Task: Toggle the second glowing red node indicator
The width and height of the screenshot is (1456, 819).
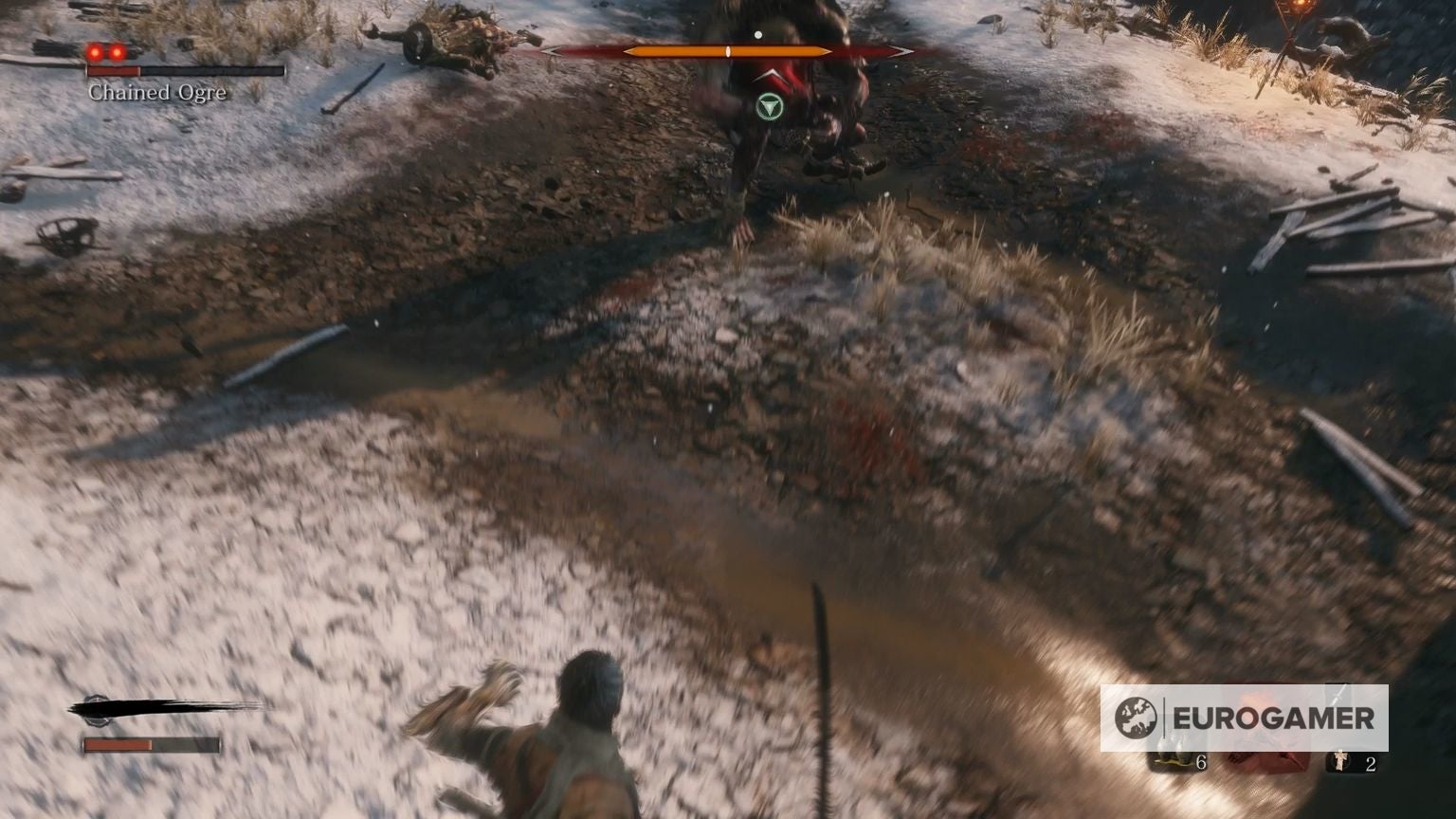Action: (116, 53)
